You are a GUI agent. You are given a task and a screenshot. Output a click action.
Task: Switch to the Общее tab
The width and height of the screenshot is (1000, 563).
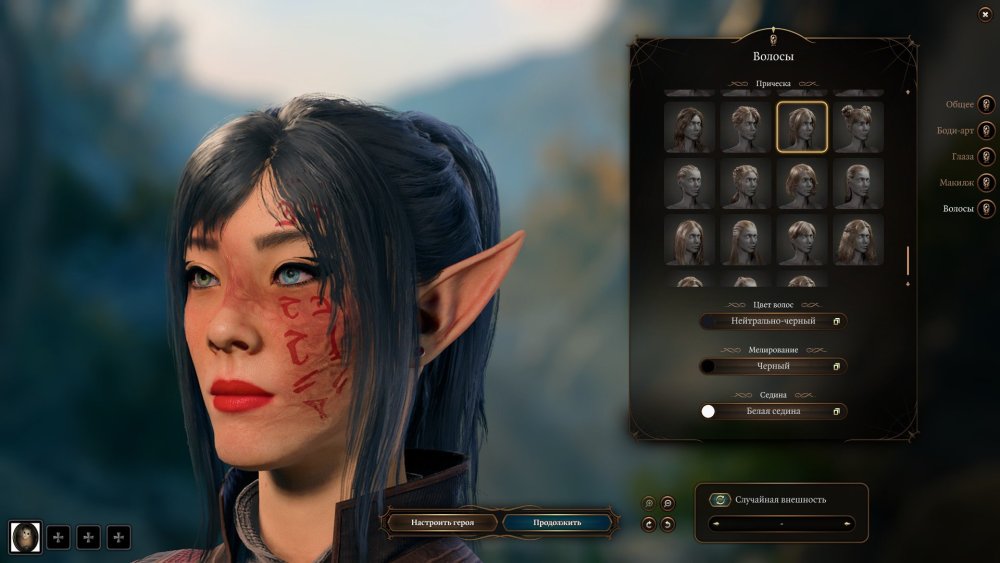pyautogui.click(x=986, y=104)
